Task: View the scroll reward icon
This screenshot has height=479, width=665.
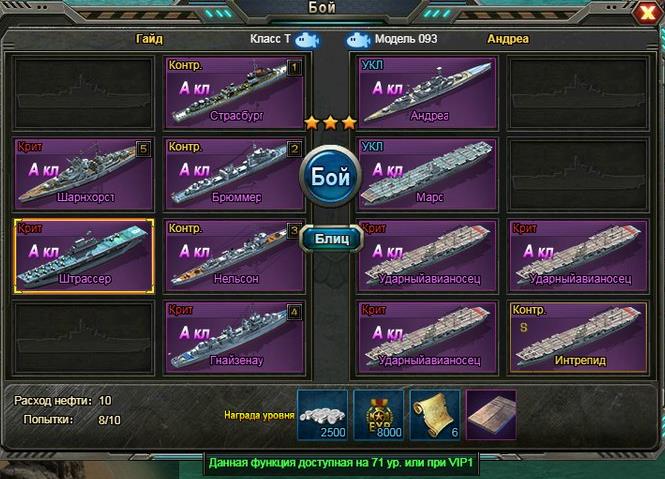Action: [436, 414]
